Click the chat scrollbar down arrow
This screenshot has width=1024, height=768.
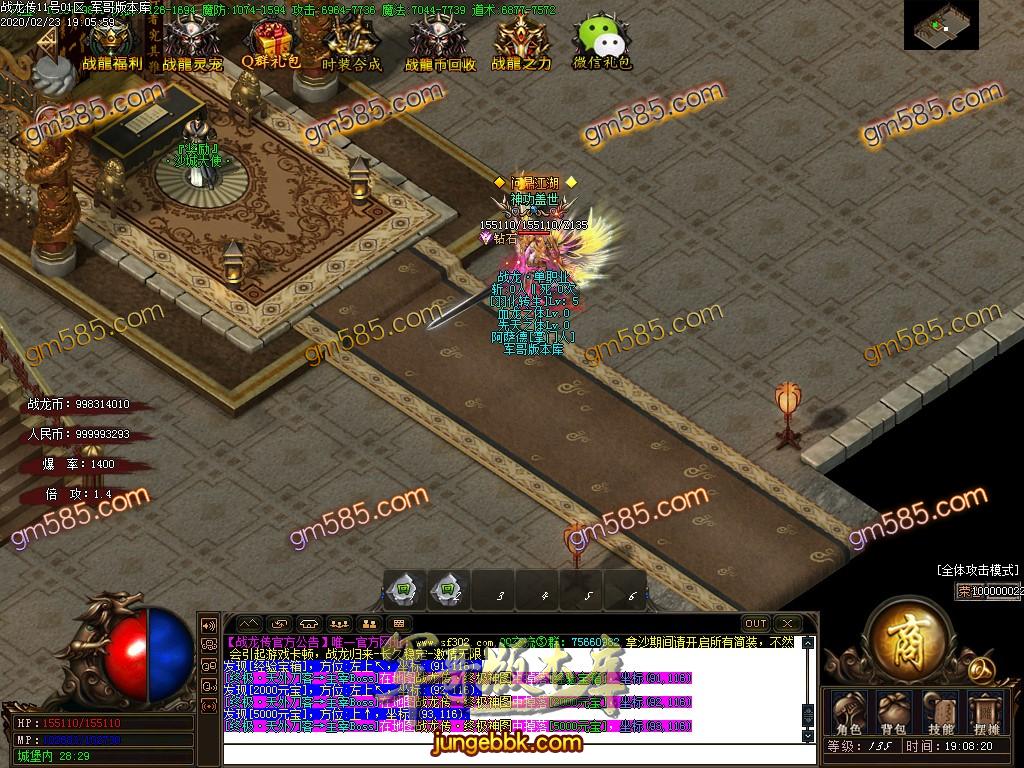click(809, 735)
